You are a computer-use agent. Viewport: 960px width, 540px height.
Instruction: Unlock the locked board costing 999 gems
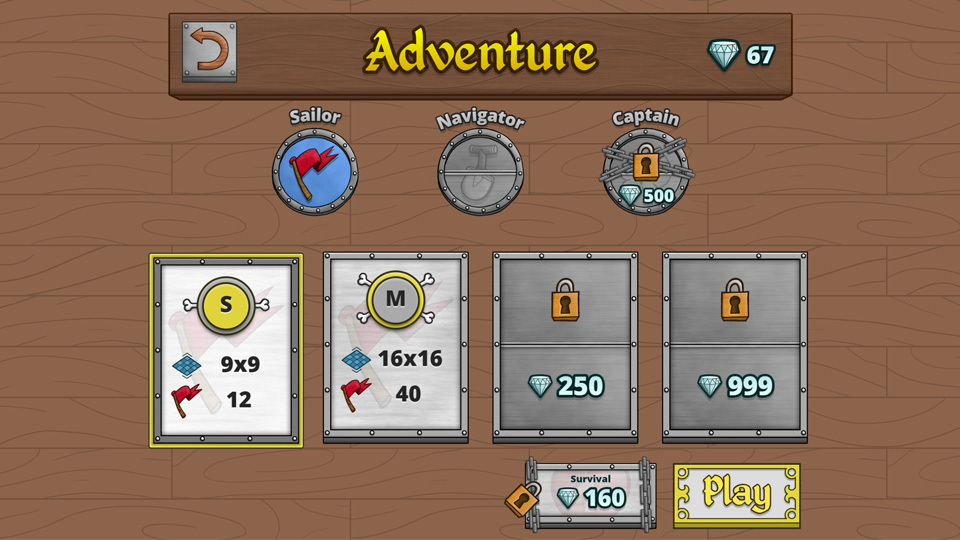tap(735, 347)
